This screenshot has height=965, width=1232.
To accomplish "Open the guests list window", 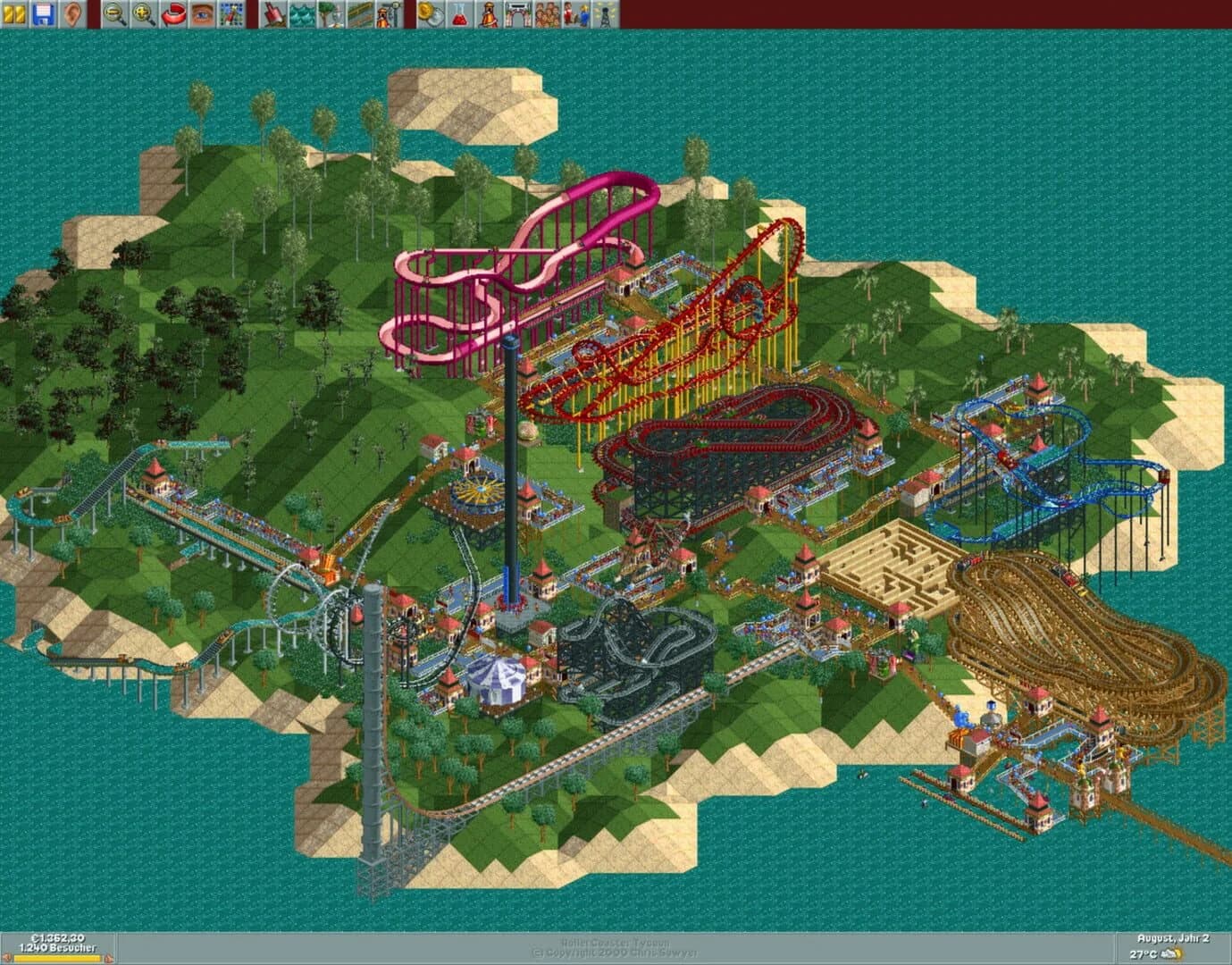I will pyautogui.click(x=546, y=13).
